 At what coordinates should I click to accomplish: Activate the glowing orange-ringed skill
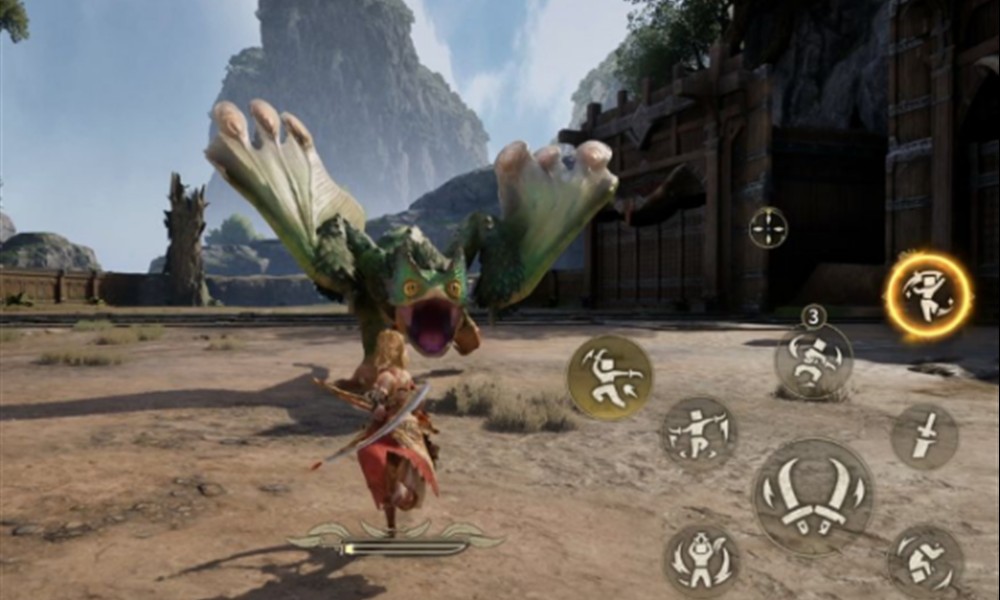coord(928,295)
